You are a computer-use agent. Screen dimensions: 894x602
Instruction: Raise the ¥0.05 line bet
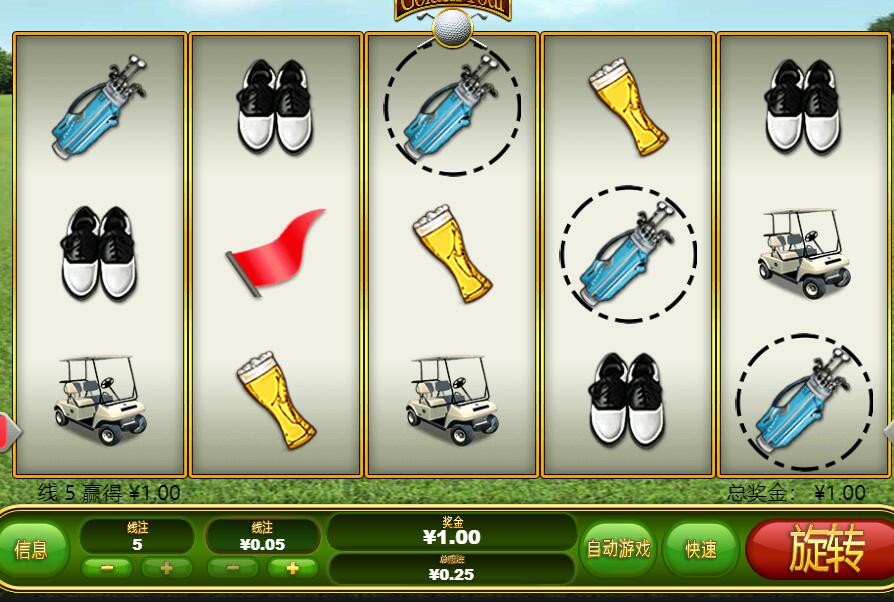[x=292, y=568]
